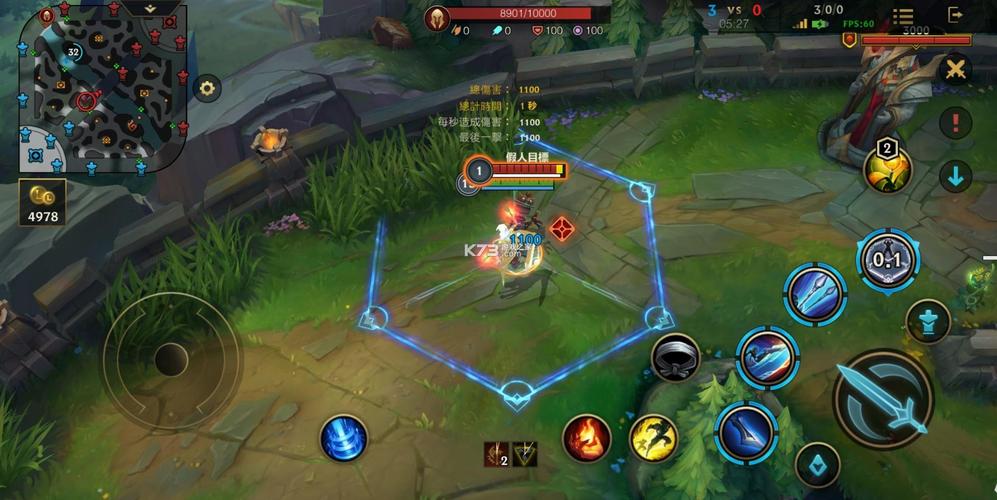The width and height of the screenshot is (997, 500).
Task: Activate the blue dash strike ability
Action: (x=767, y=356)
